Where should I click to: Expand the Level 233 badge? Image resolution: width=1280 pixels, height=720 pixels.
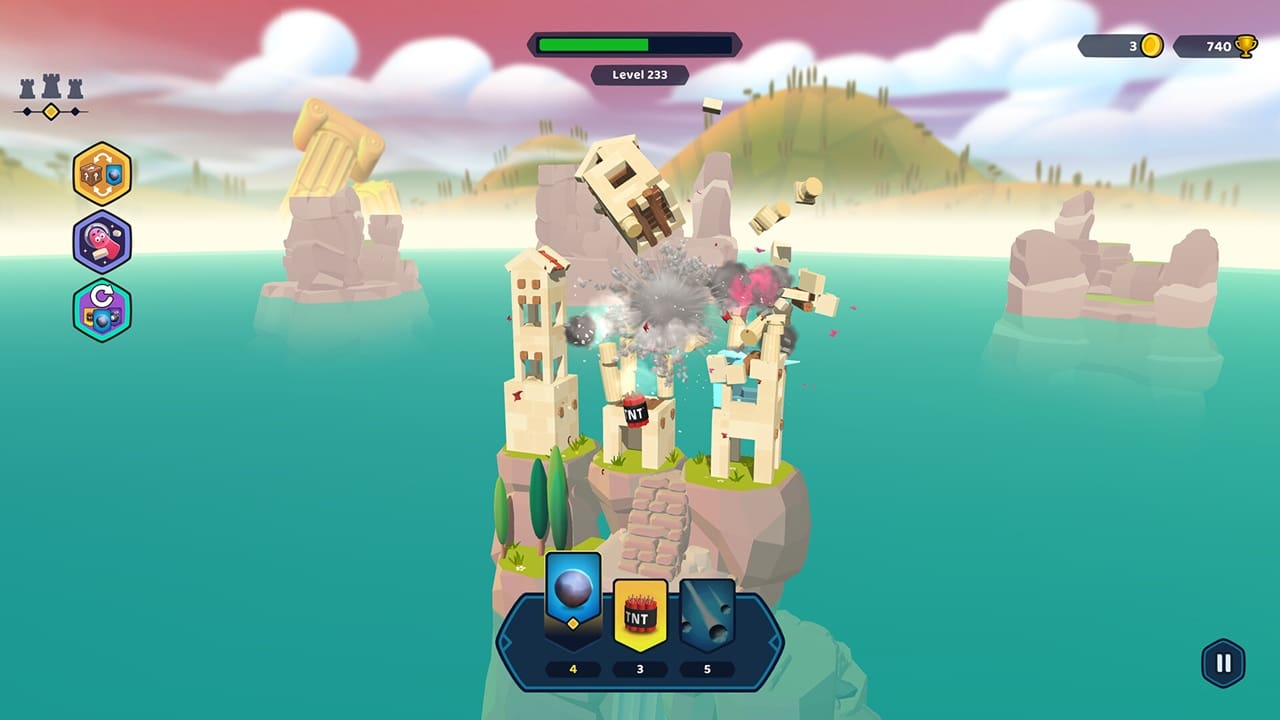point(639,75)
